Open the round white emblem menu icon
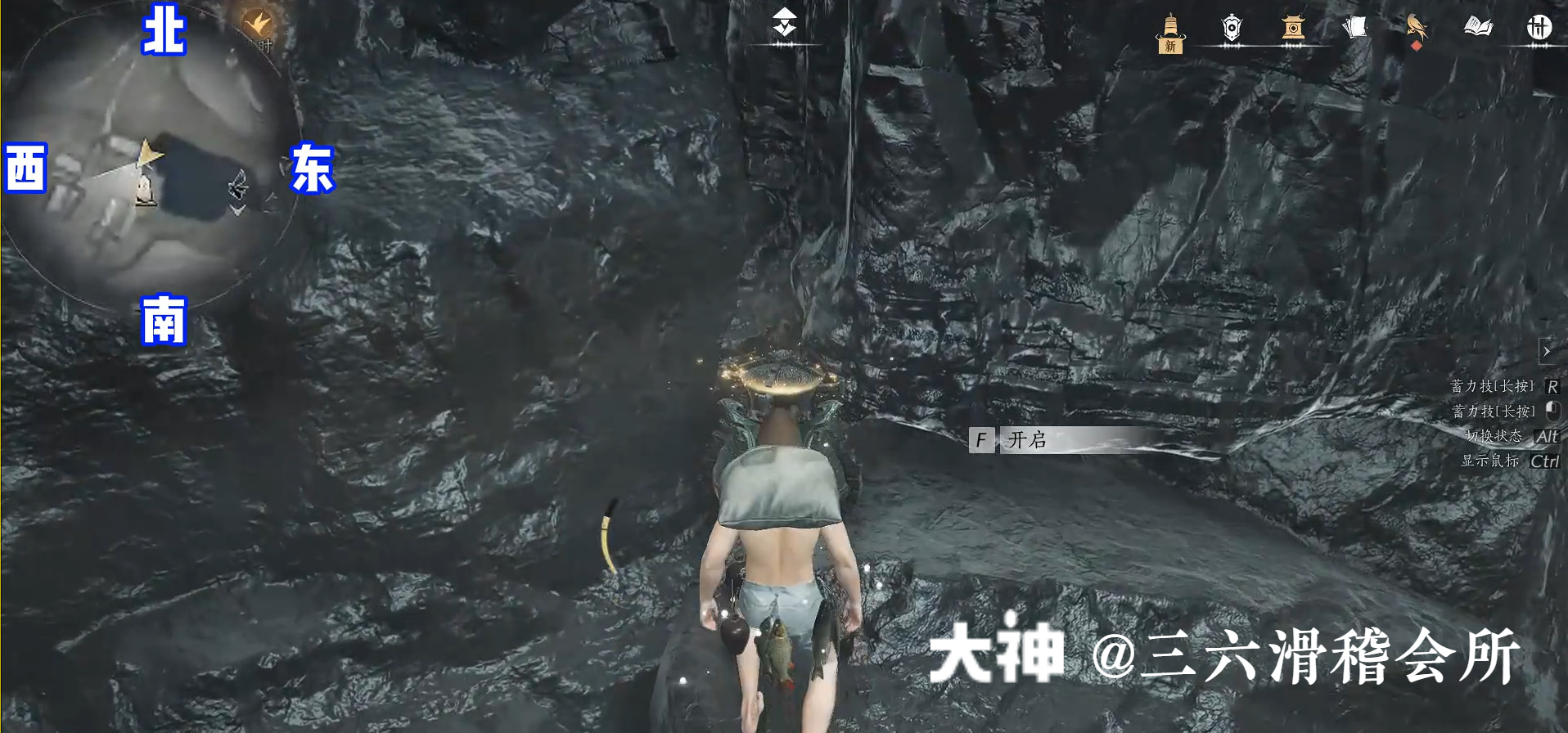 point(1539,29)
